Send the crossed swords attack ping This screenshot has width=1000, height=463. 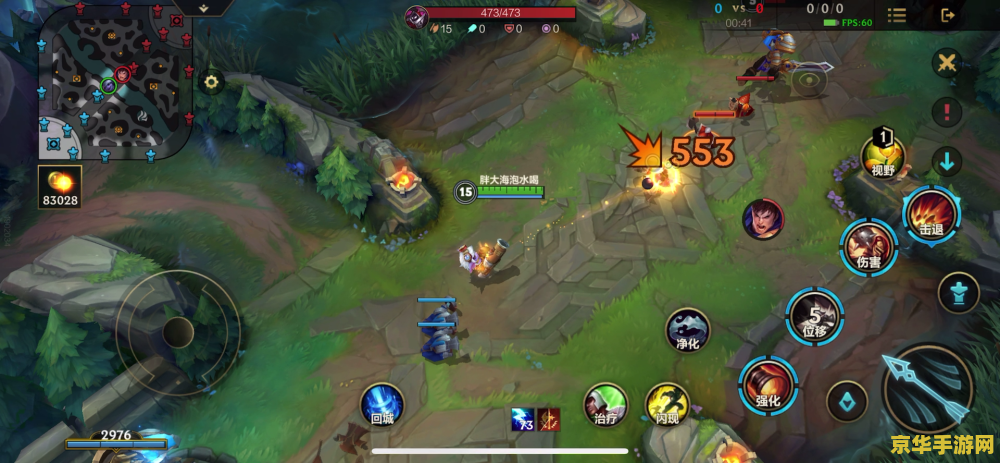pos(946,63)
